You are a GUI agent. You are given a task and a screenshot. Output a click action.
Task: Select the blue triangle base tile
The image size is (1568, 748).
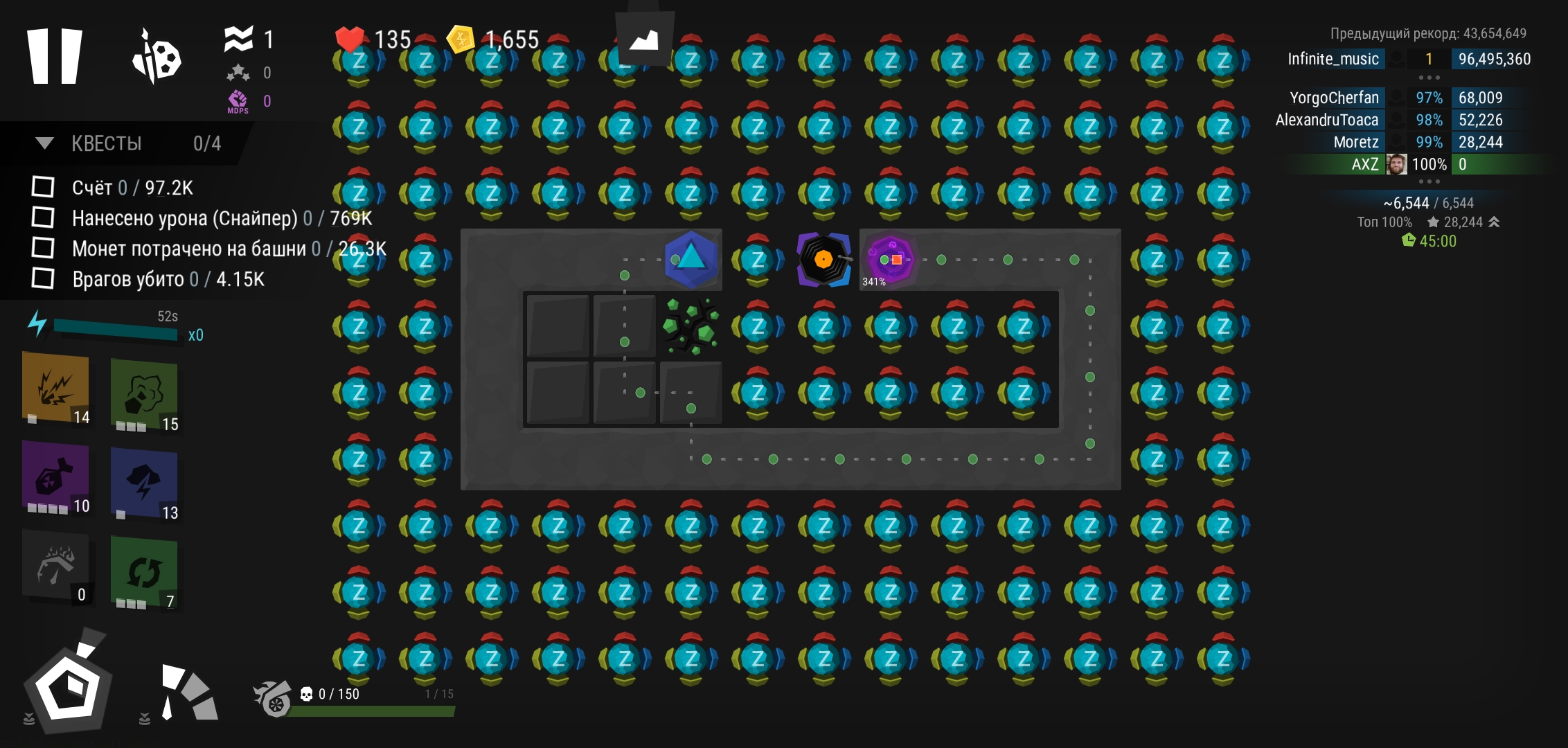[x=691, y=260]
